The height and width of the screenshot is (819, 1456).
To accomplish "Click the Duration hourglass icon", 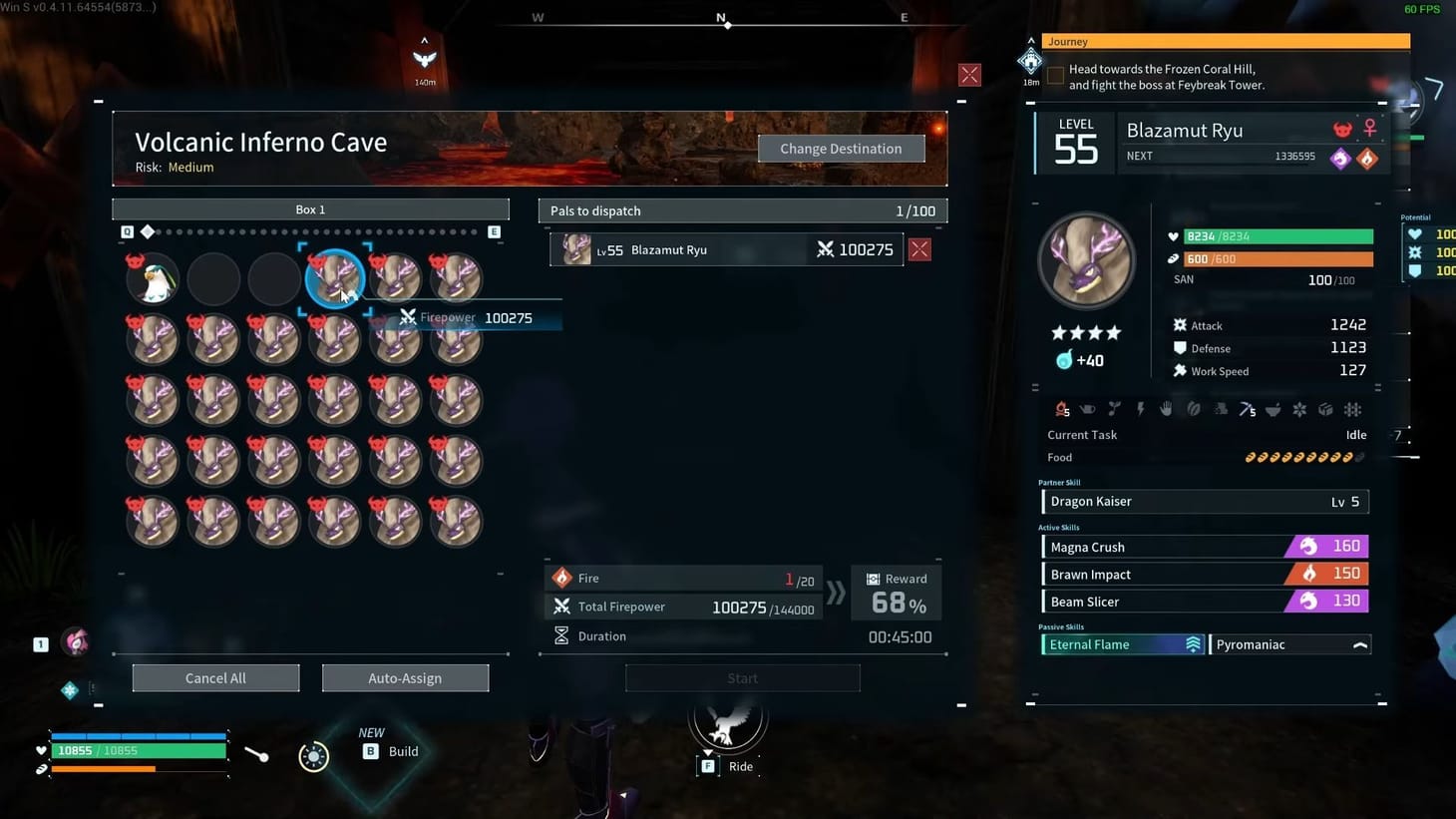I will (561, 635).
